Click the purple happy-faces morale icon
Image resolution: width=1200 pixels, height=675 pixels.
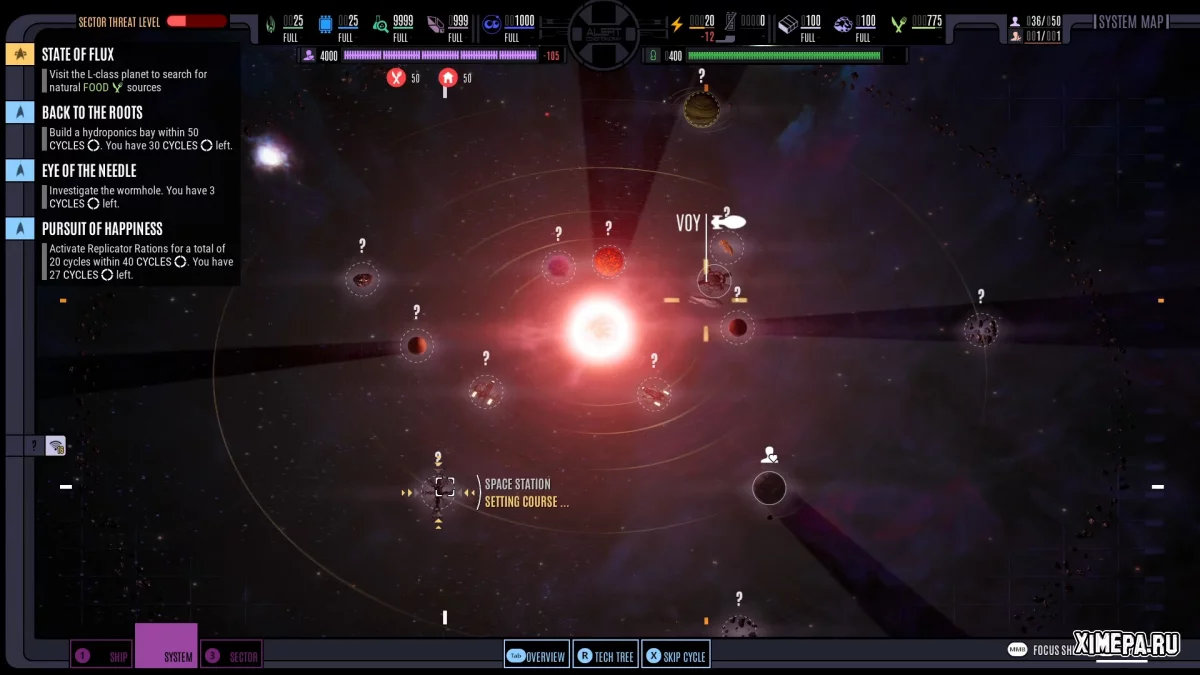pyautogui.click(x=492, y=24)
